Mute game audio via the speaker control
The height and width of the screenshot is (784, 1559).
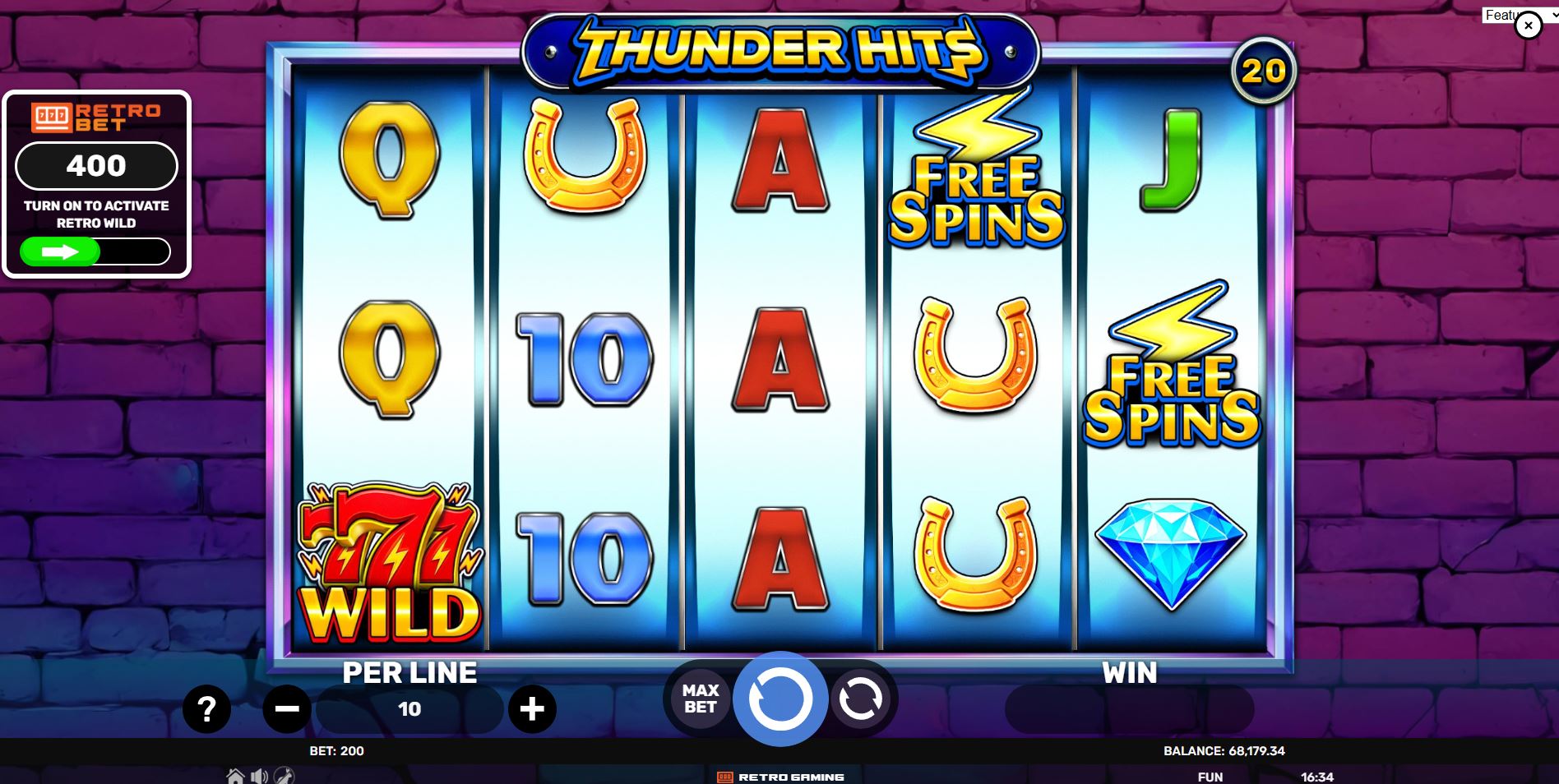261,776
